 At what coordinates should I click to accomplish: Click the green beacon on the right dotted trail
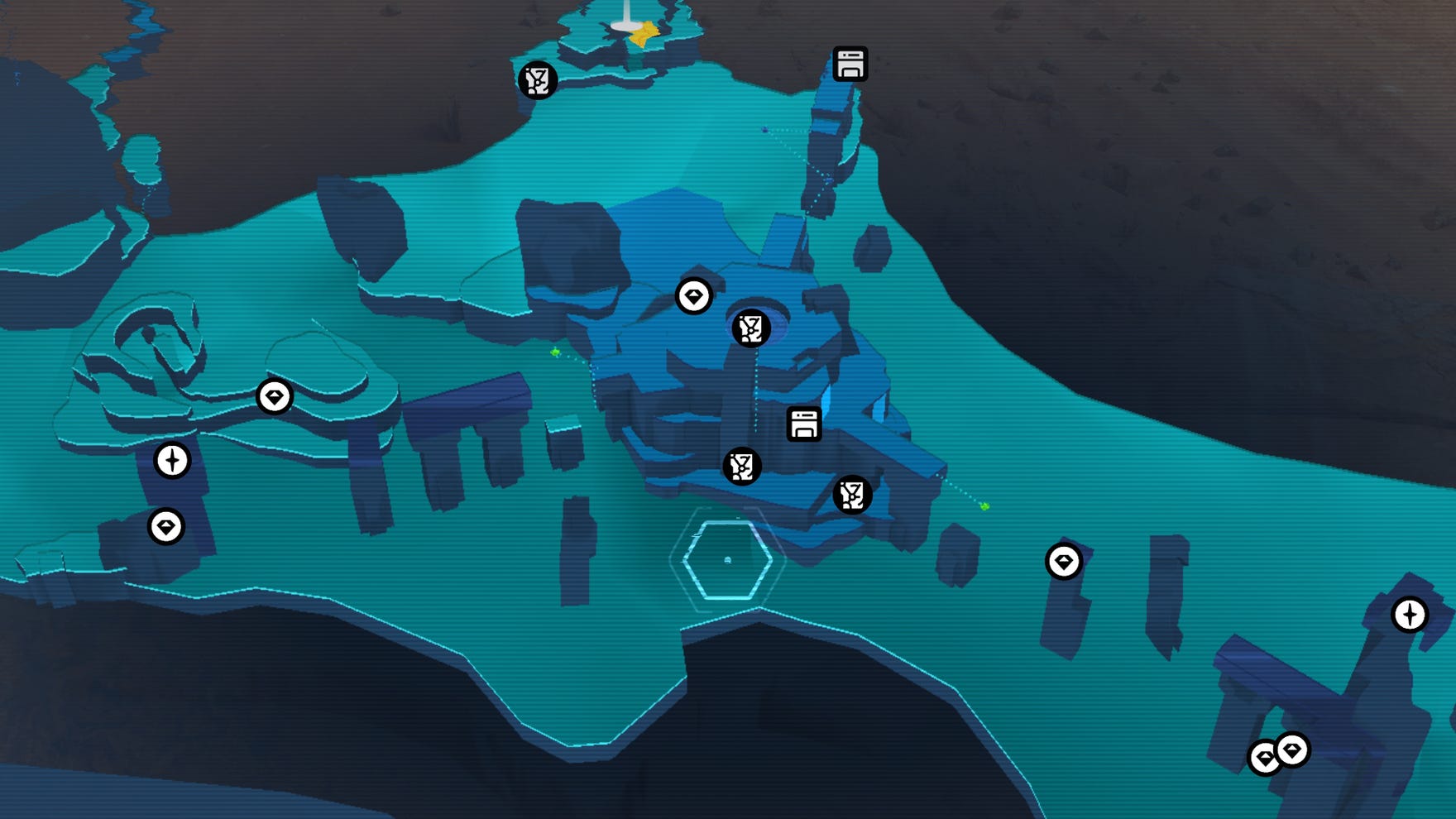(983, 507)
